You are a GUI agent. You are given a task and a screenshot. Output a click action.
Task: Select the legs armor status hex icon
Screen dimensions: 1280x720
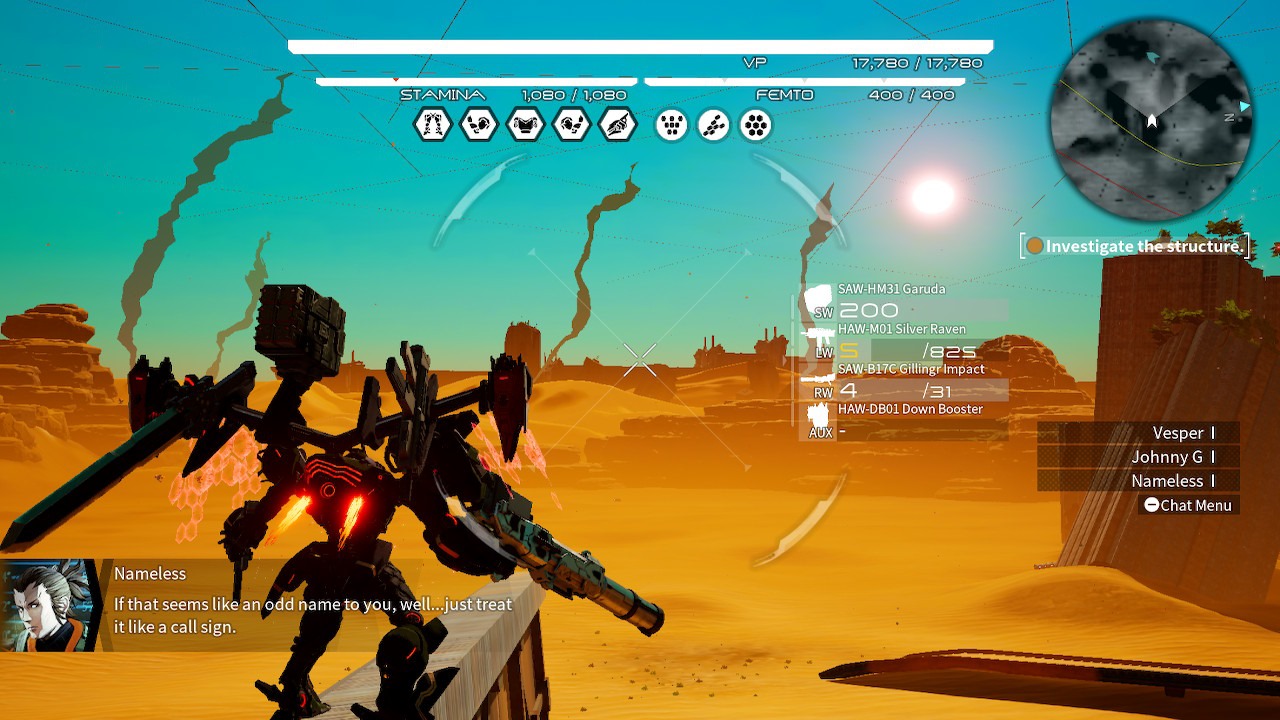click(432, 124)
